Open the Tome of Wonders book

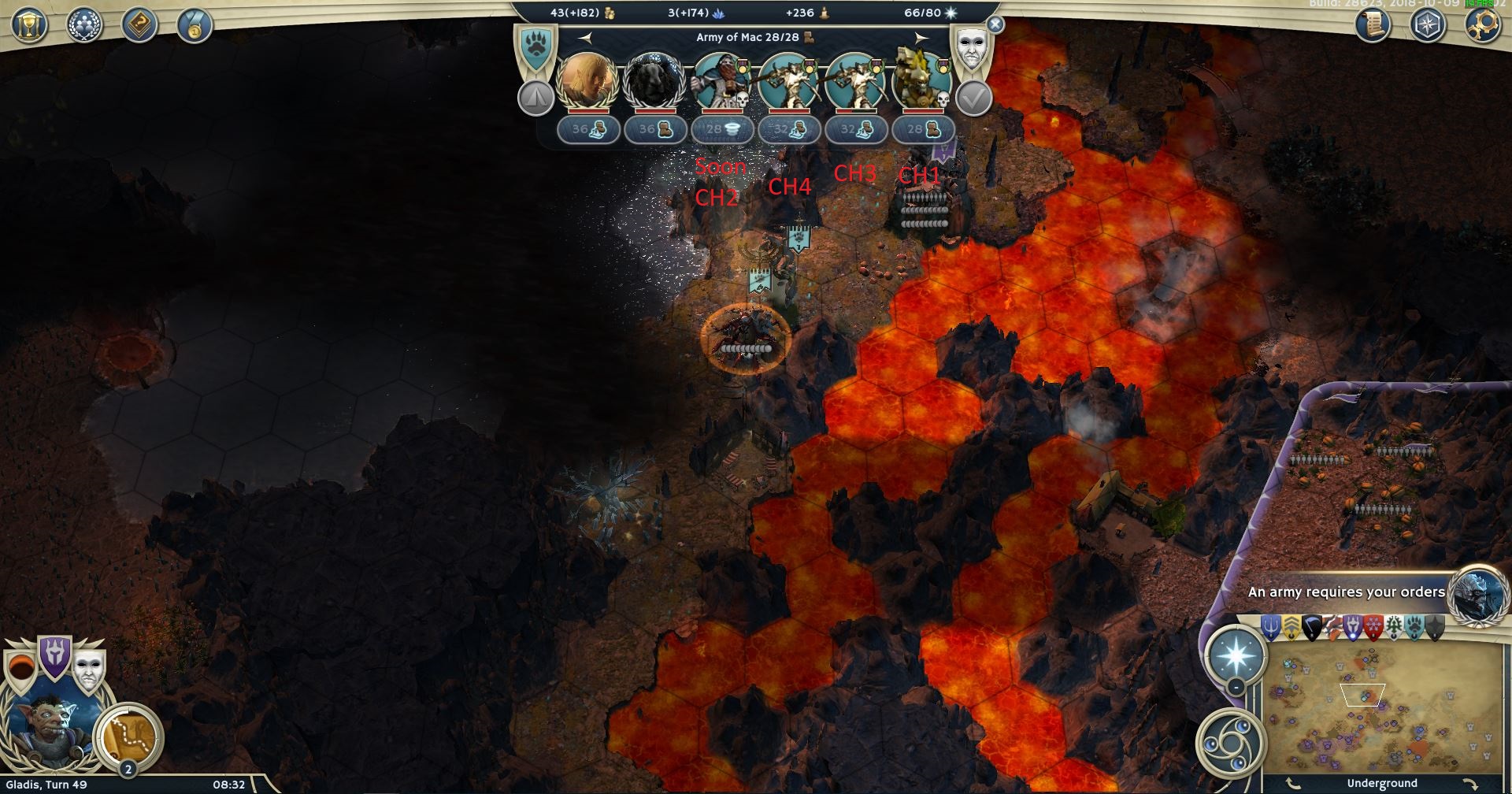(139, 25)
